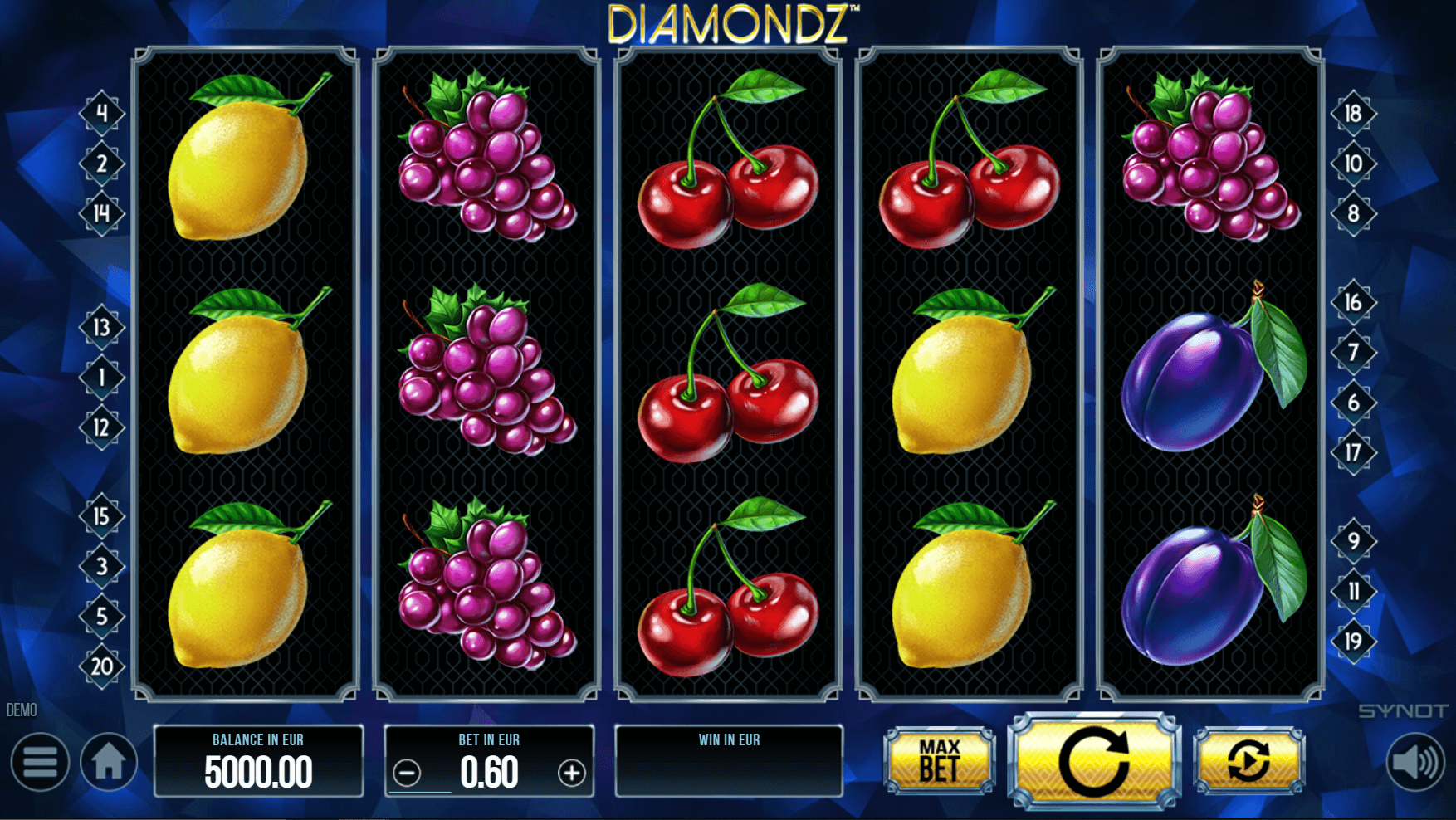Open the hamburger menu
This screenshot has width=1456, height=820.
coord(39,762)
